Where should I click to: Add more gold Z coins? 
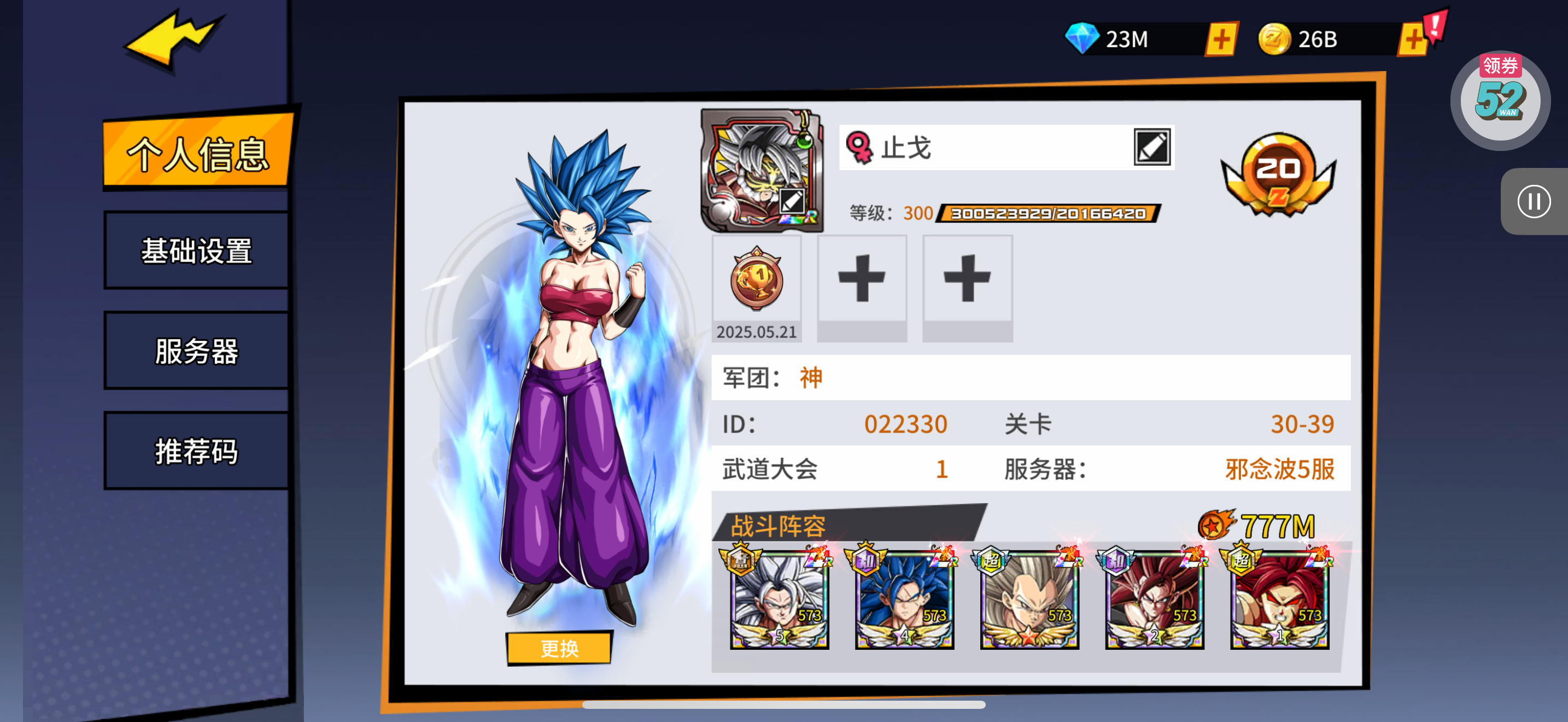[1412, 39]
